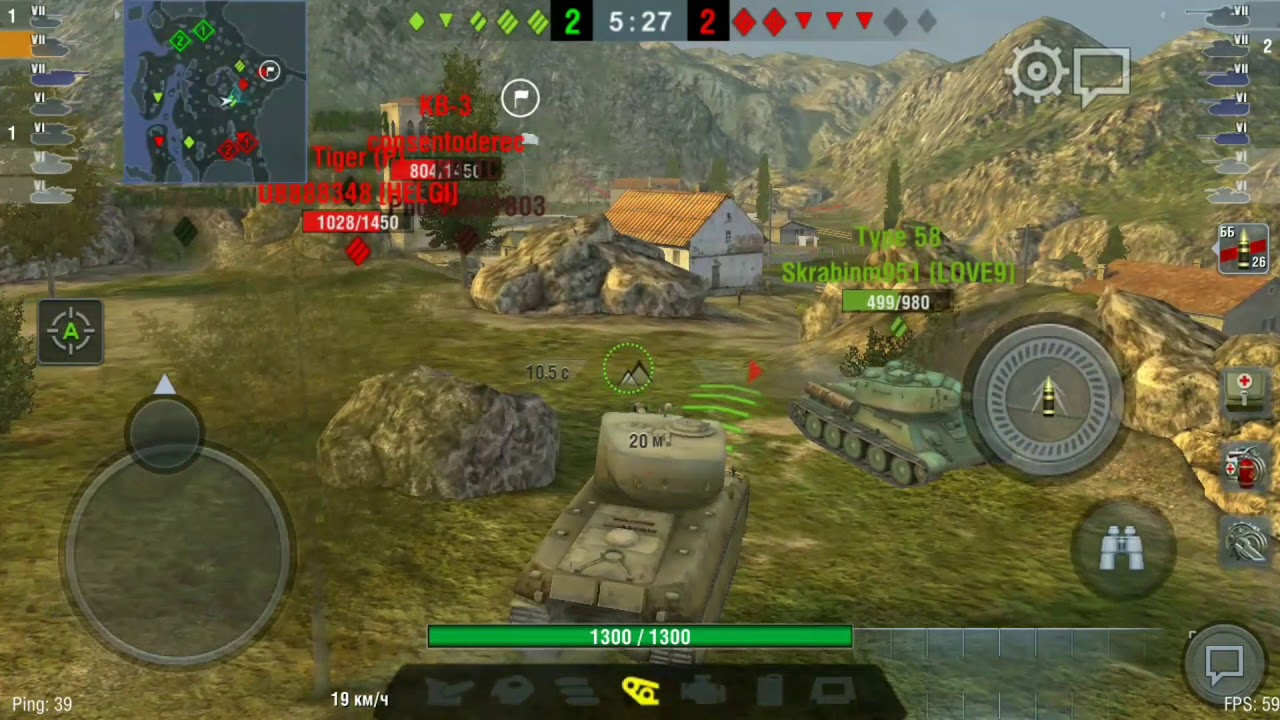The width and height of the screenshot is (1280, 720).
Task: Use the multi-purpose restoration pack consumable
Action: (1243, 468)
